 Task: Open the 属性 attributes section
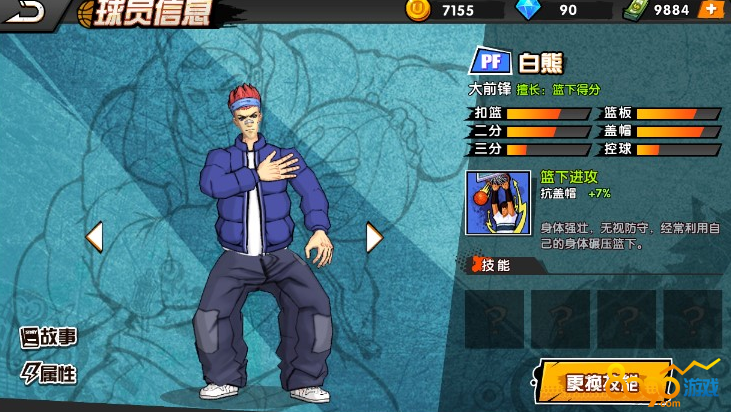coord(50,374)
